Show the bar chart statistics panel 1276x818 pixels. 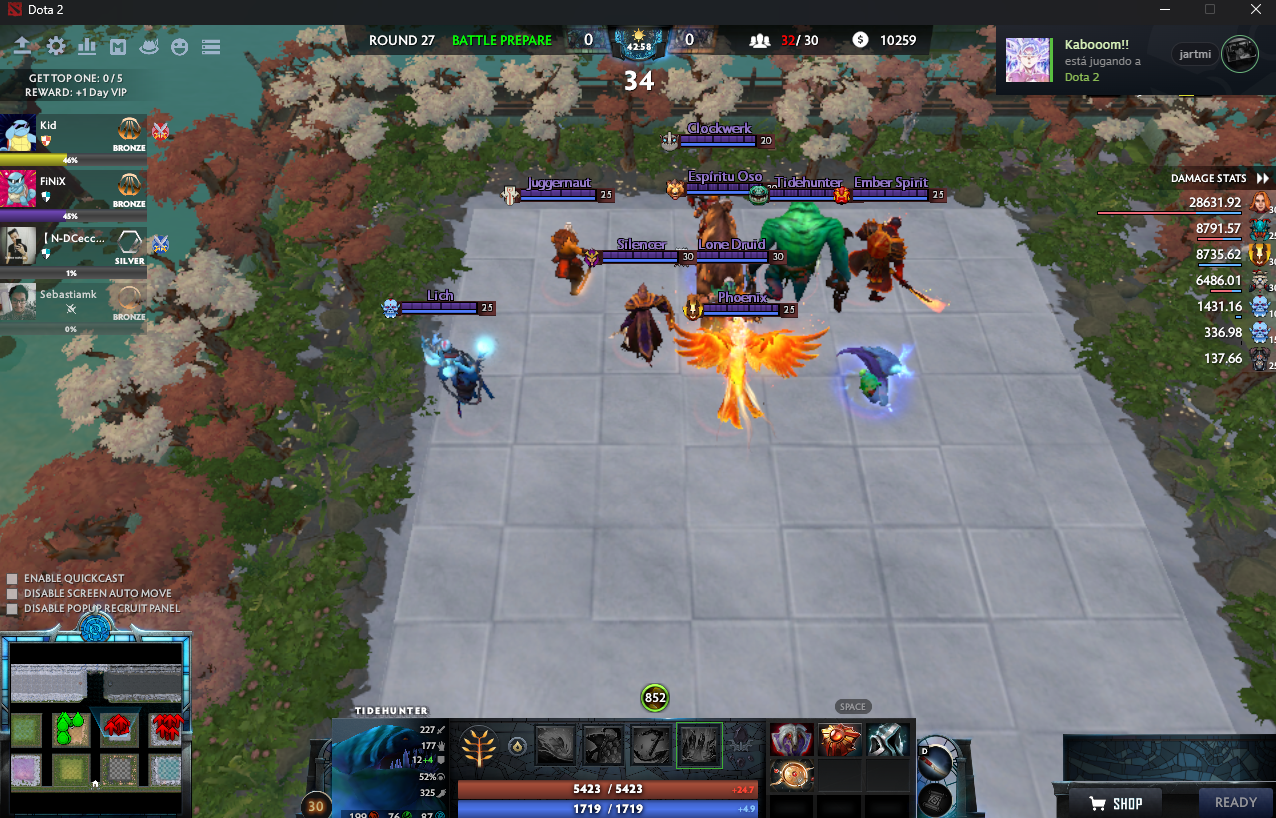(x=87, y=47)
